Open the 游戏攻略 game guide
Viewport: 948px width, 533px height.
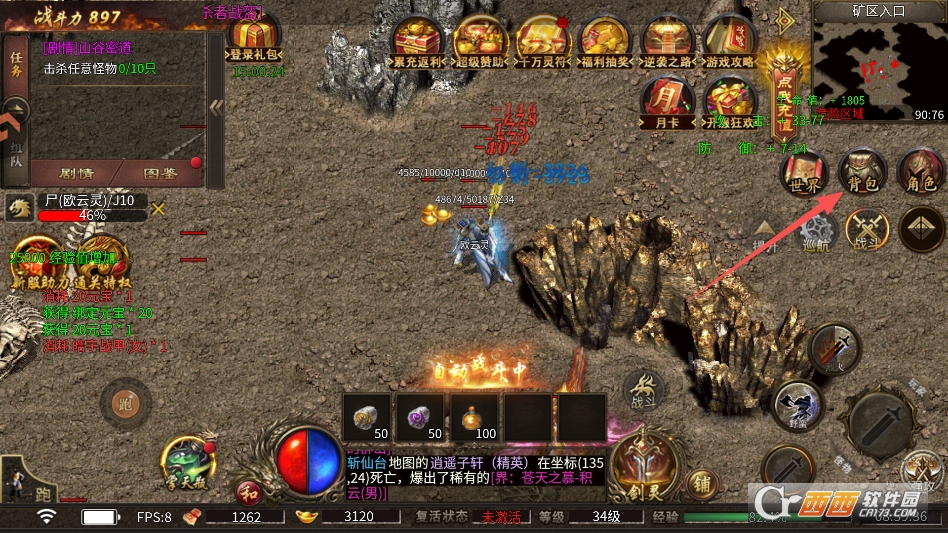(729, 43)
